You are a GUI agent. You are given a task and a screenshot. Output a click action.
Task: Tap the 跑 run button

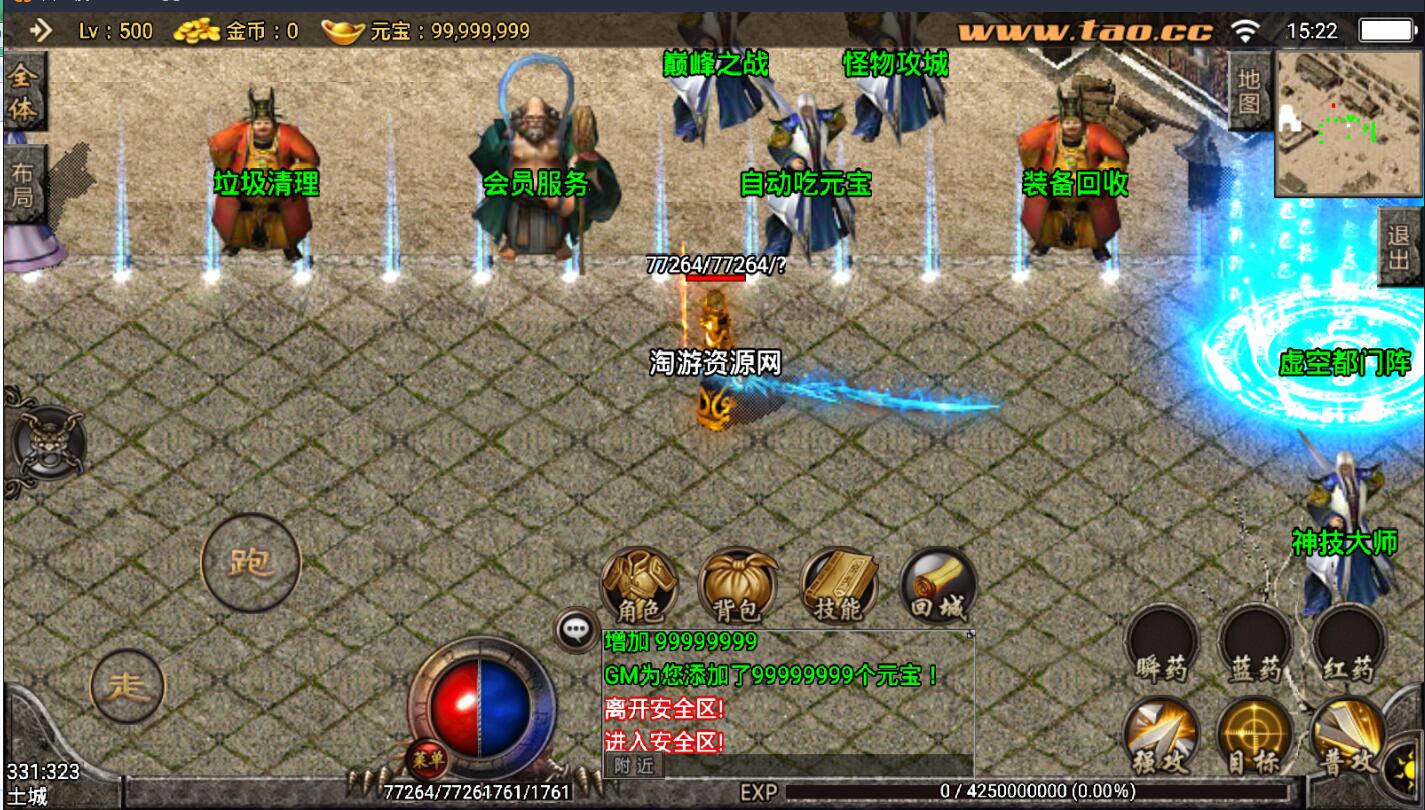pos(250,563)
